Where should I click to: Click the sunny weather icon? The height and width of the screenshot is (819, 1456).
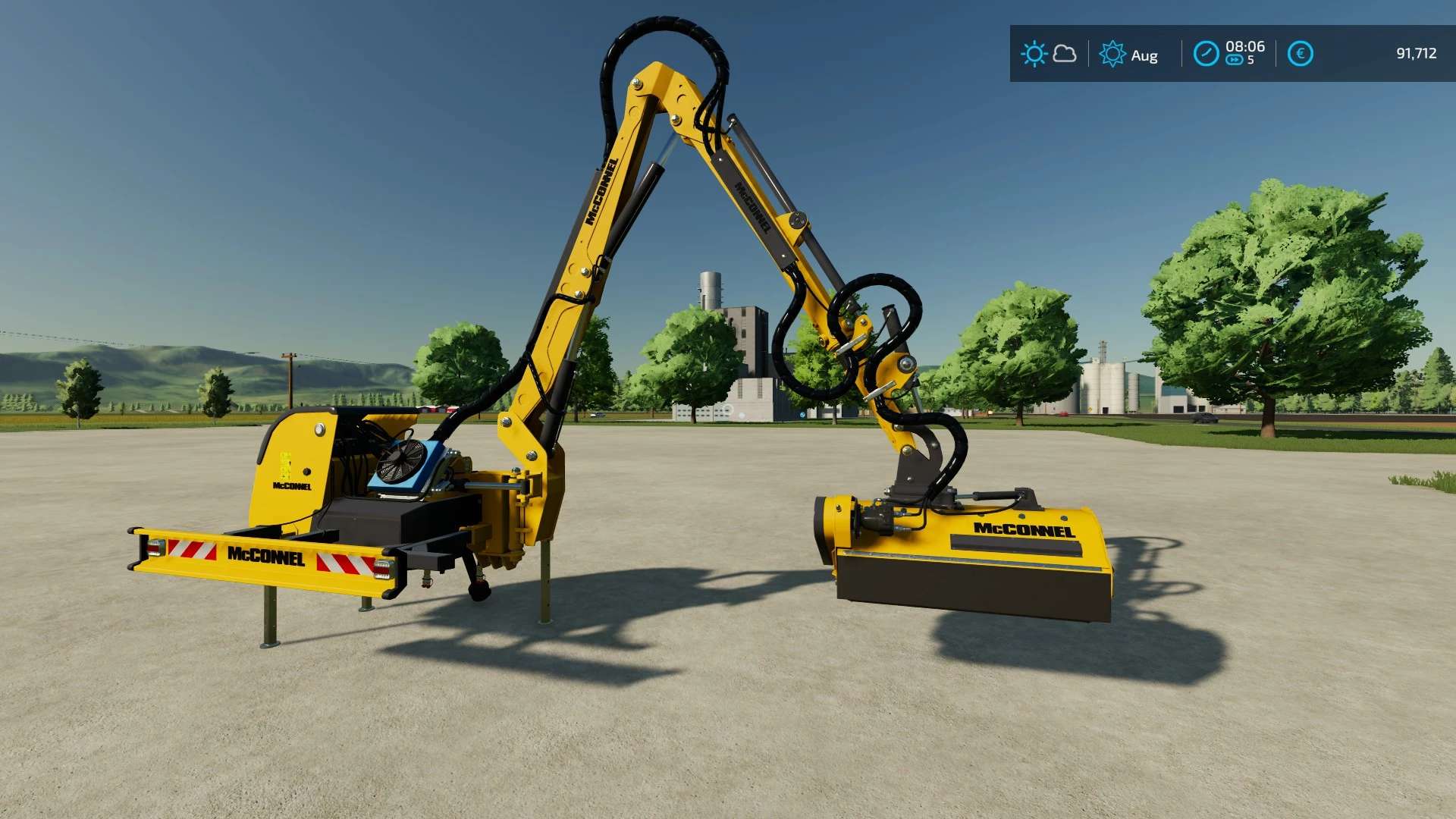[1034, 54]
